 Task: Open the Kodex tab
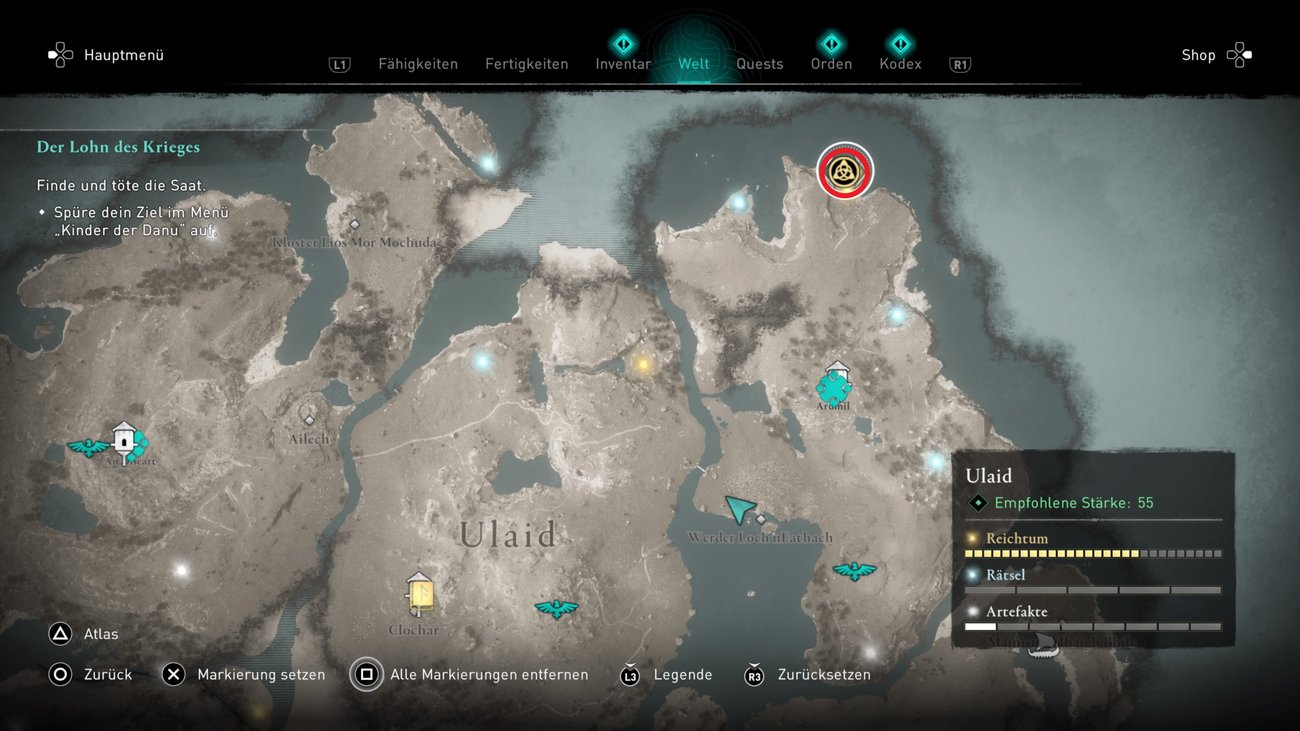[x=900, y=64]
